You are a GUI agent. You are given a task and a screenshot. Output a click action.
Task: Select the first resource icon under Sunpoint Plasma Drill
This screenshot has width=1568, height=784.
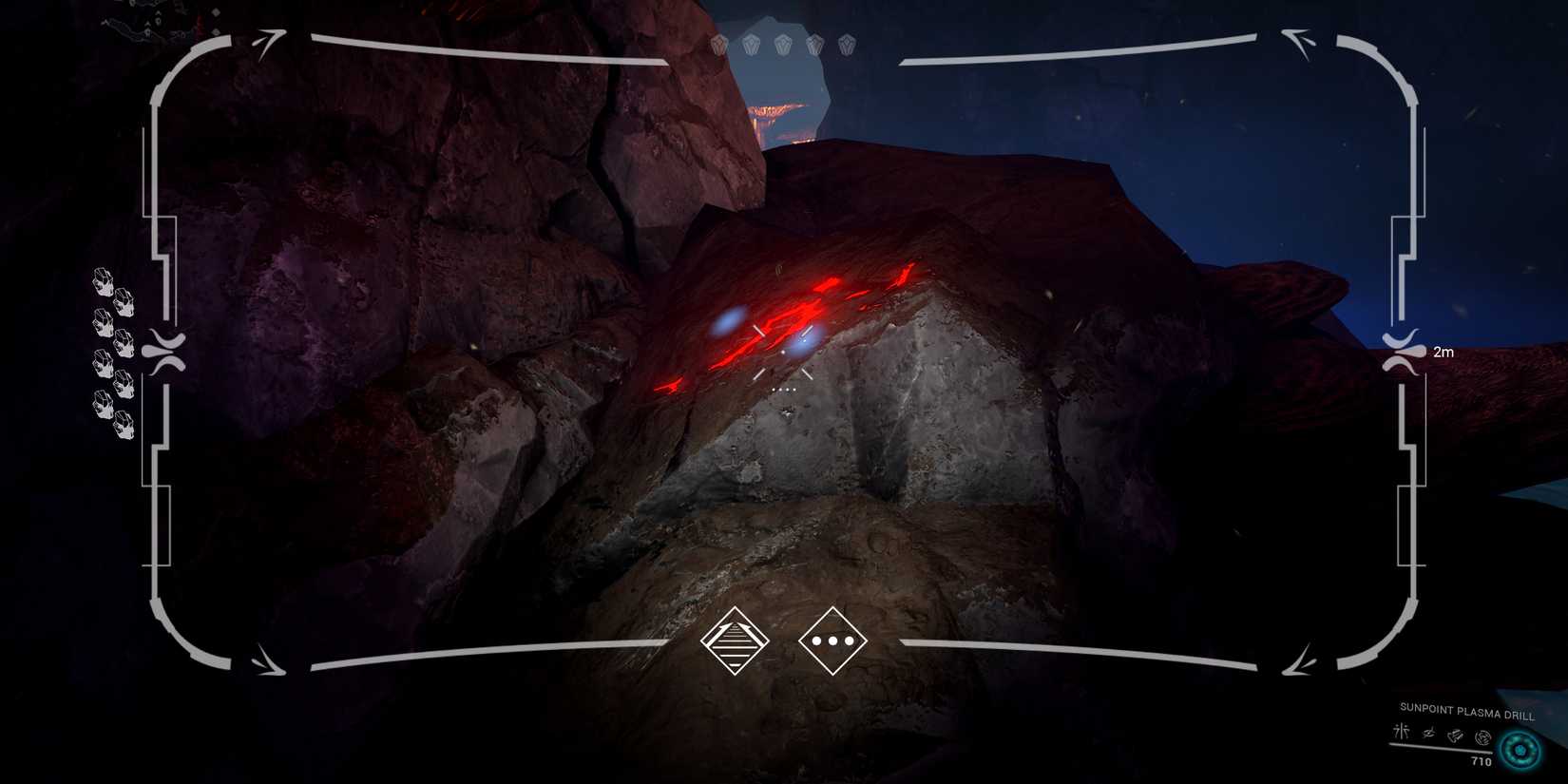coord(1401,732)
